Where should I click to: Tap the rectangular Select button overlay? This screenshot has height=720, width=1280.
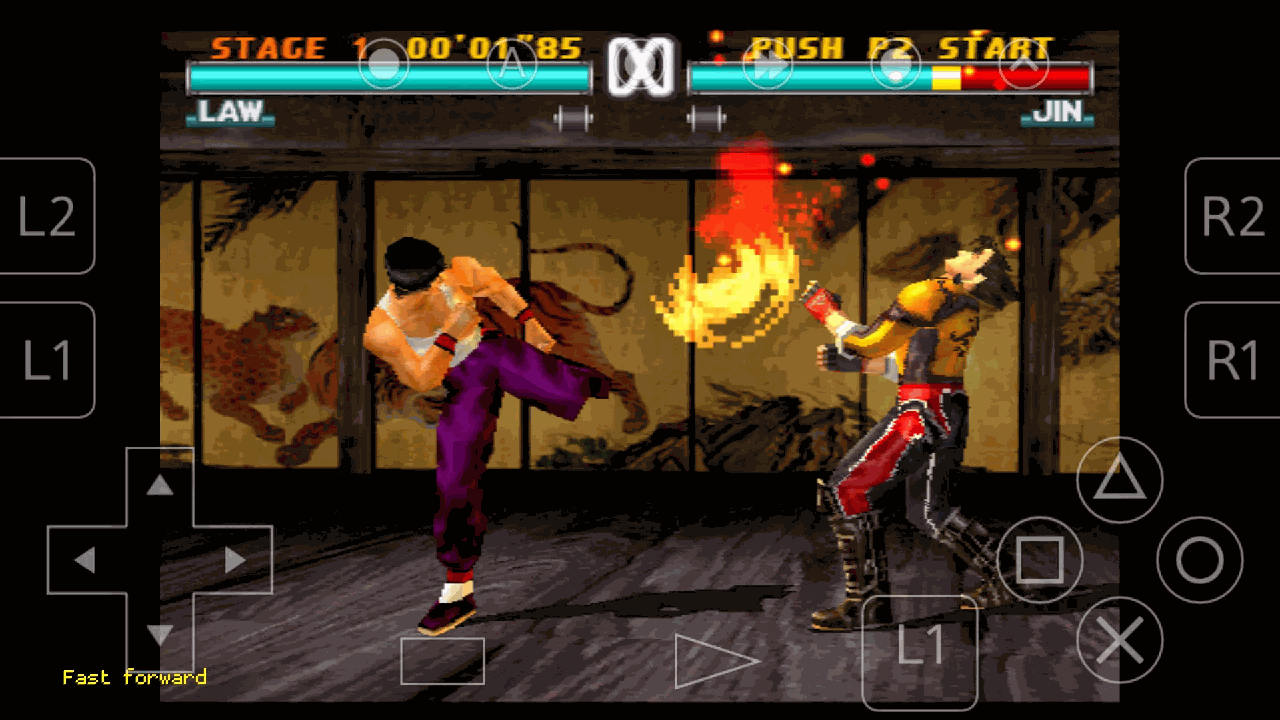pos(442,661)
